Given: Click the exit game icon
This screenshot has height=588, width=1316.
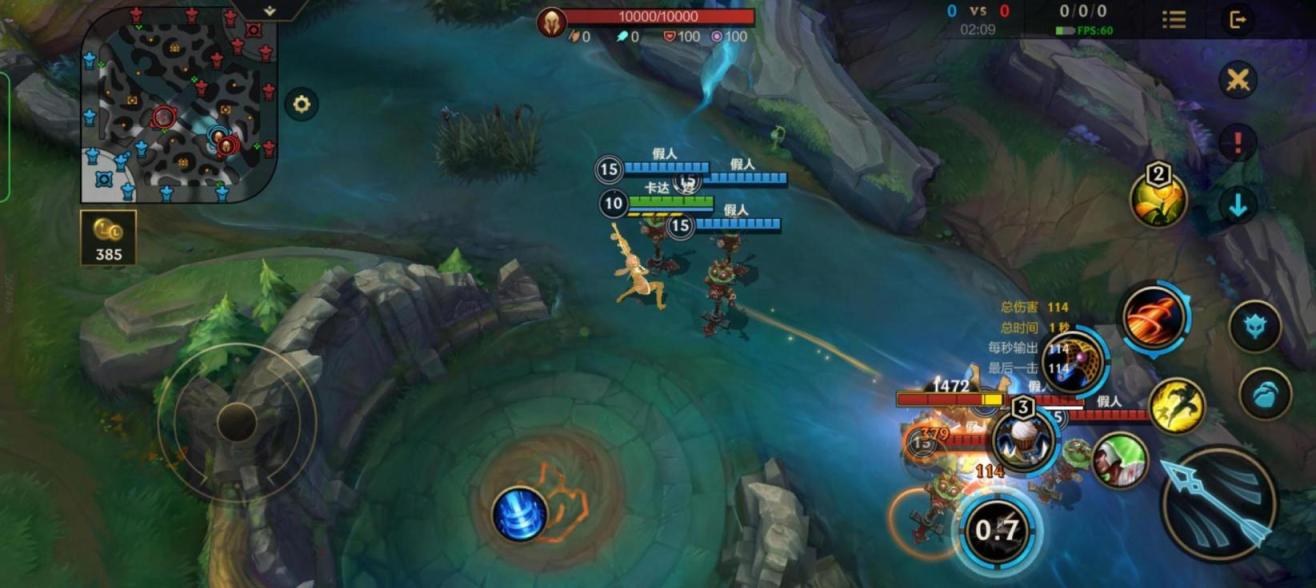Looking at the screenshot, I should tap(1238, 19).
